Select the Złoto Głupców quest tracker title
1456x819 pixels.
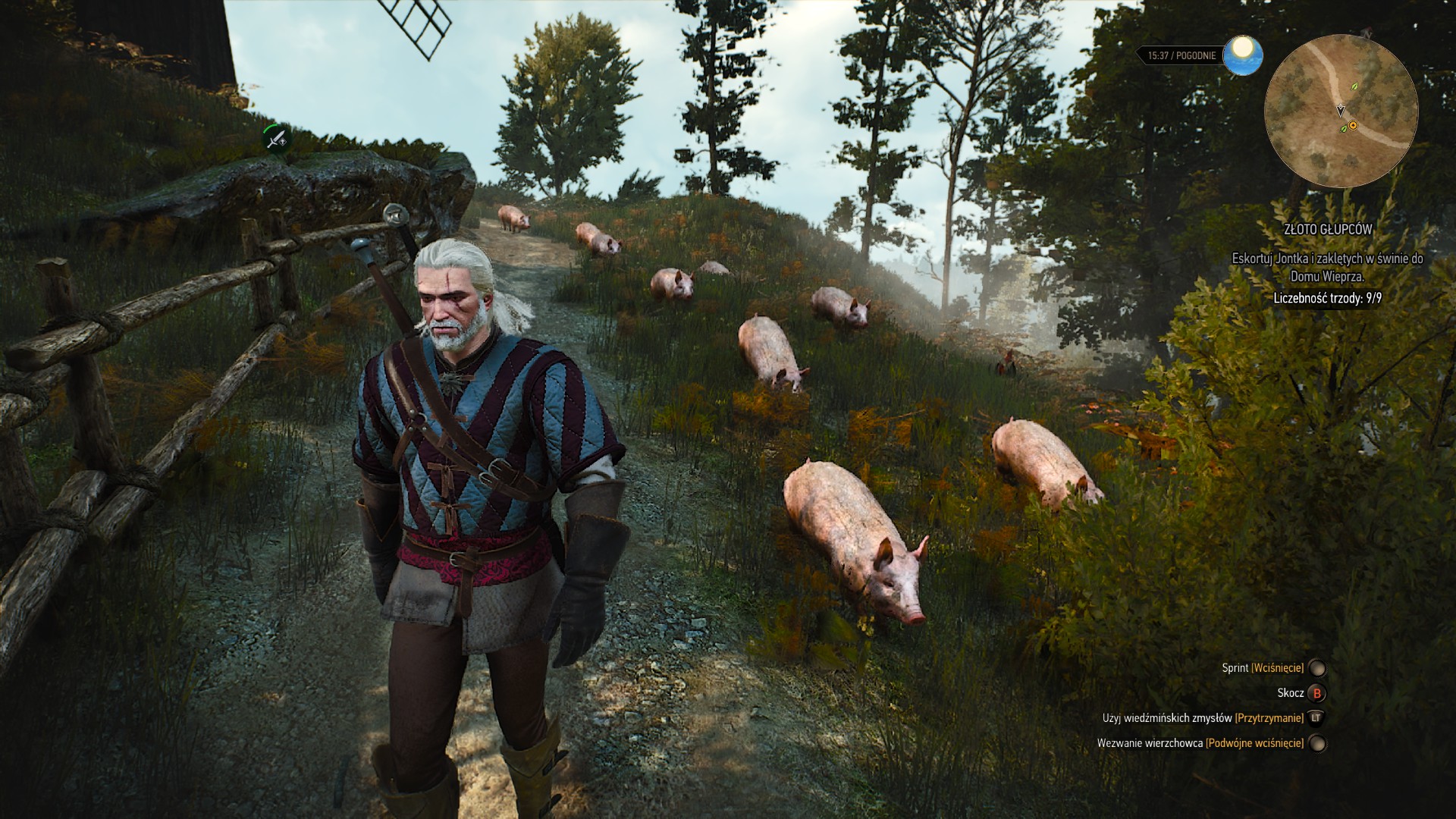(x=1327, y=229)
